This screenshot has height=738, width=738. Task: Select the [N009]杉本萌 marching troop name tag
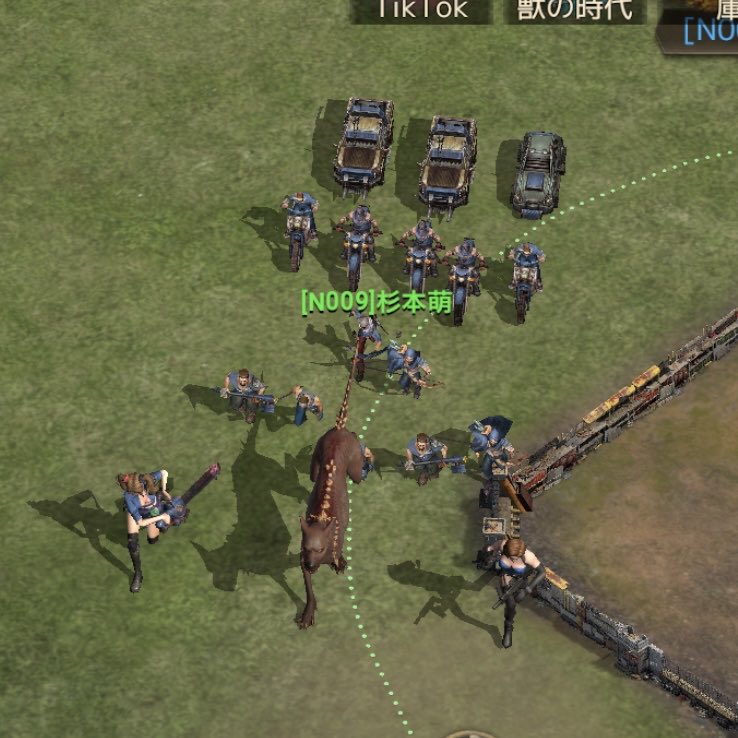coord(377,301)
